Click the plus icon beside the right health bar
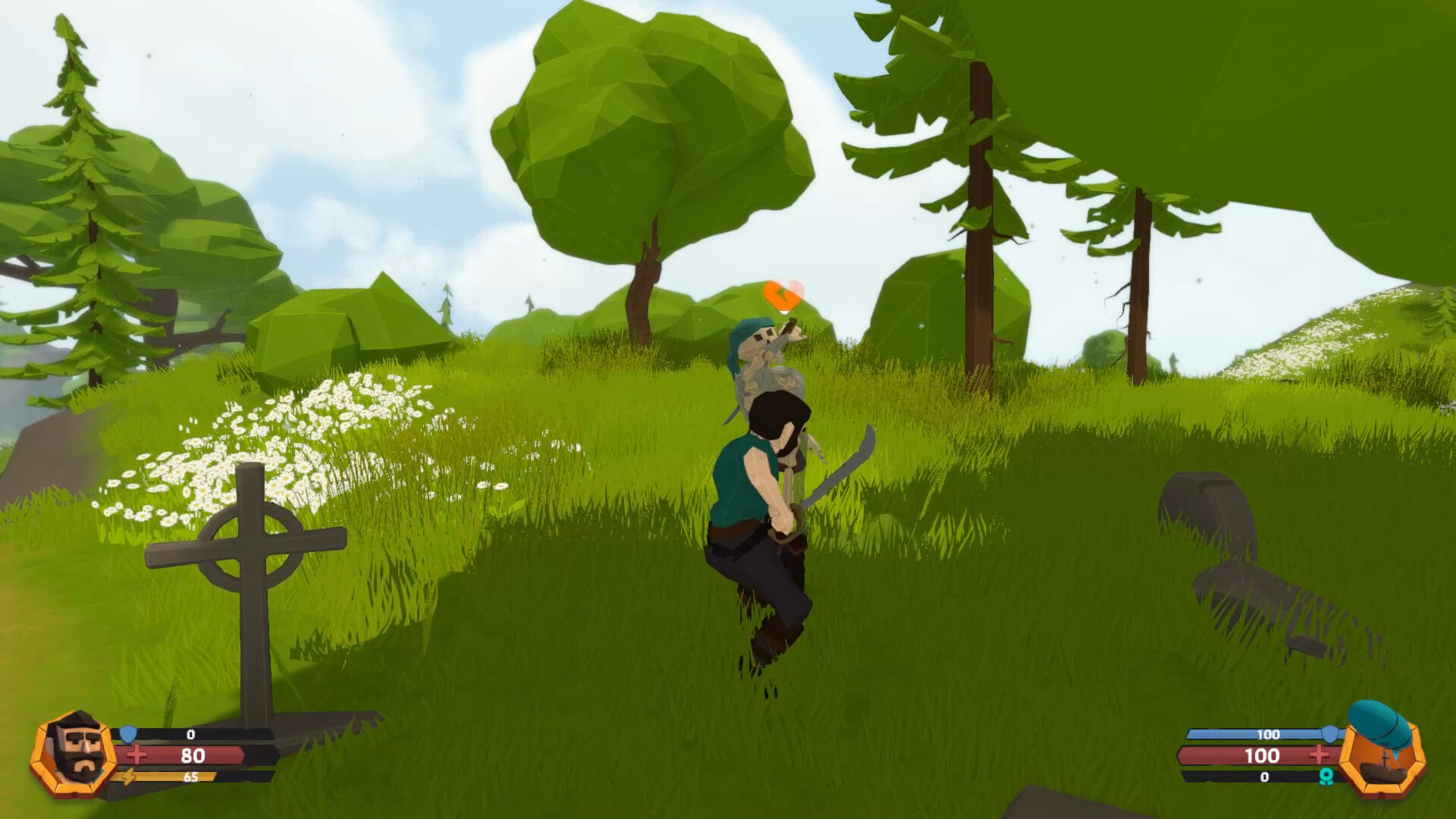The image size is (1456, 819). point(1319,755)
